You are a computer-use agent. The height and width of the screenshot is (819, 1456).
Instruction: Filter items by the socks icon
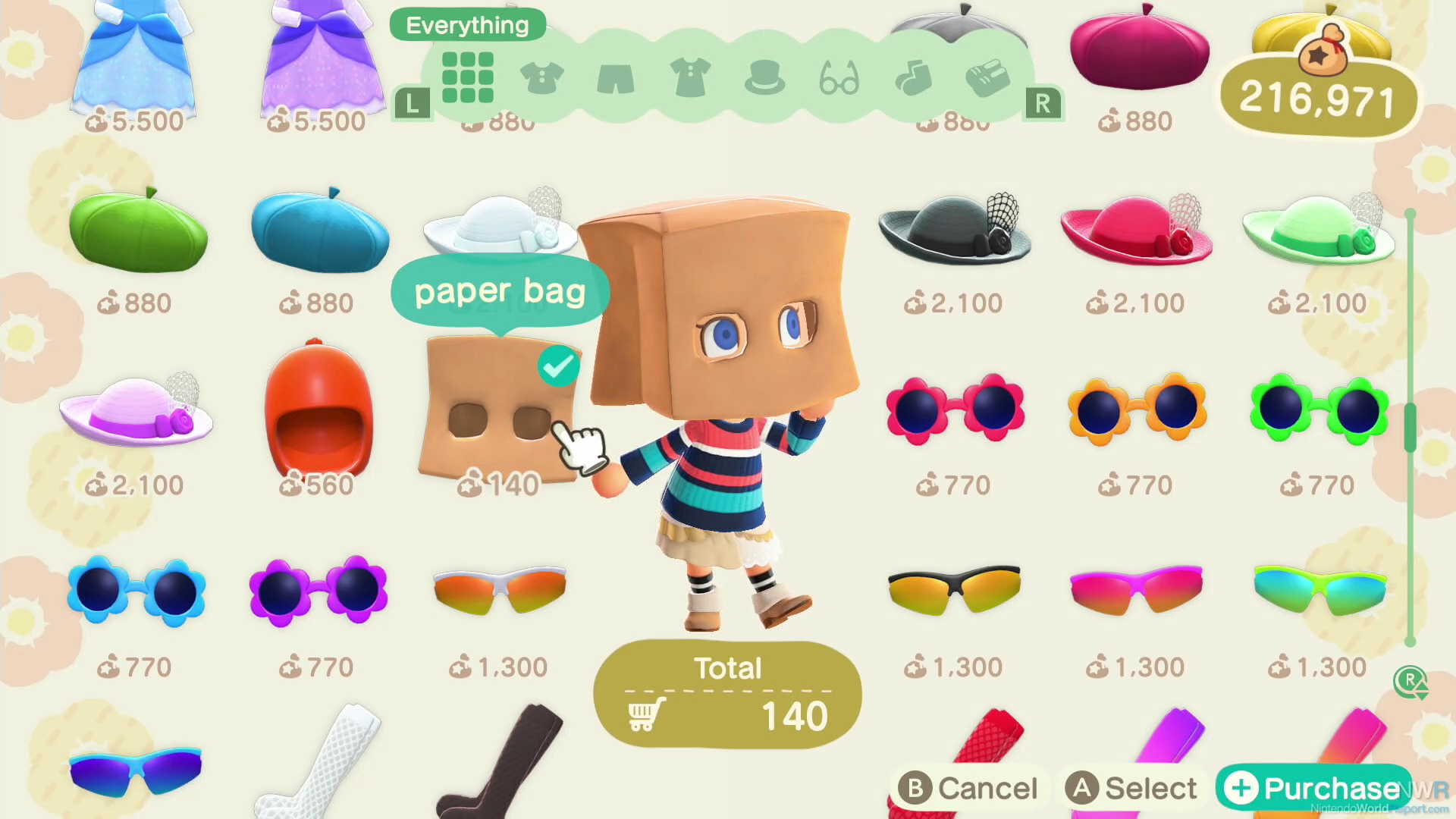point(915,78)
